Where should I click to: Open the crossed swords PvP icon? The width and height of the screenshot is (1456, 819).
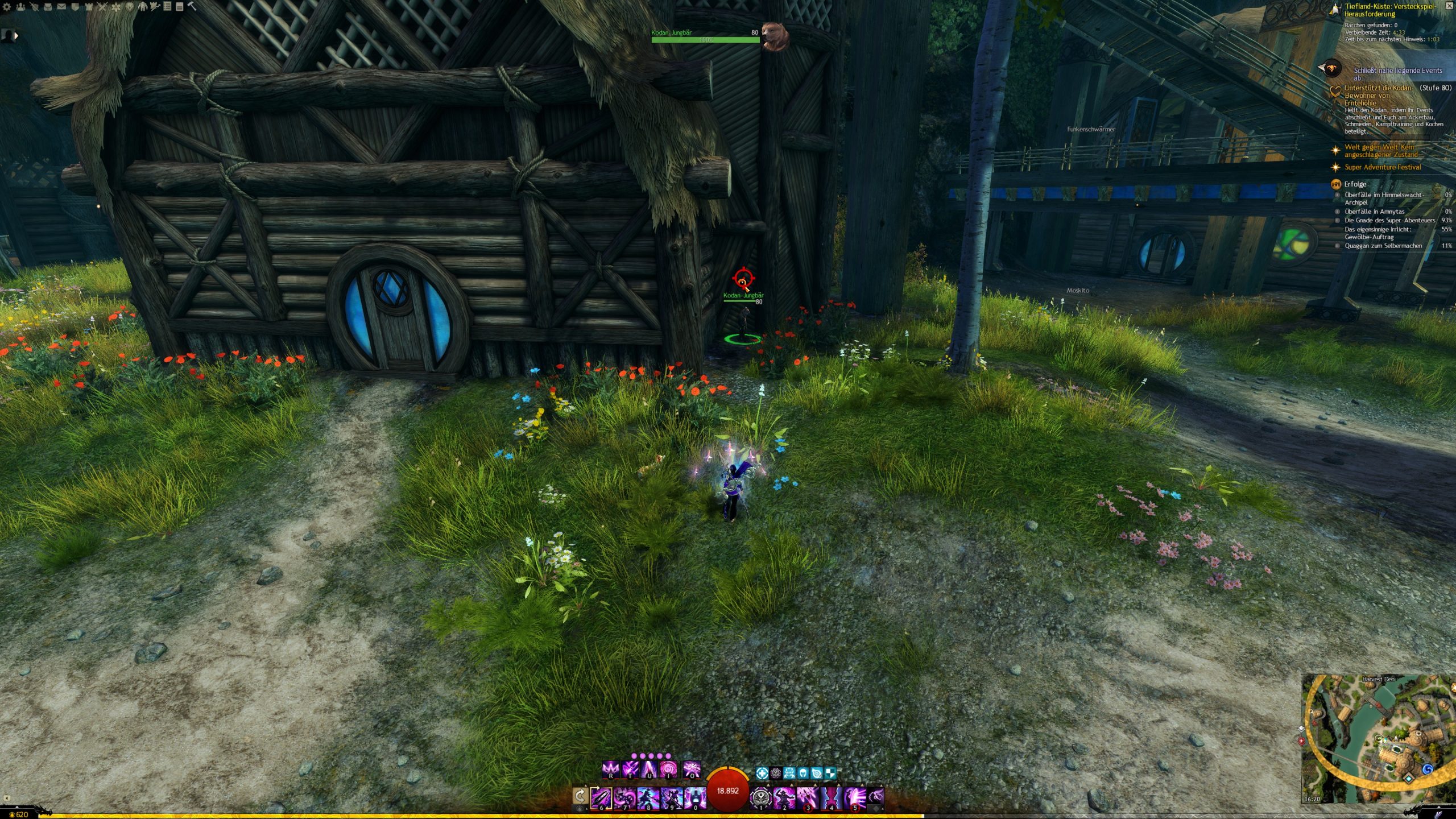click(x=102, y=7)
